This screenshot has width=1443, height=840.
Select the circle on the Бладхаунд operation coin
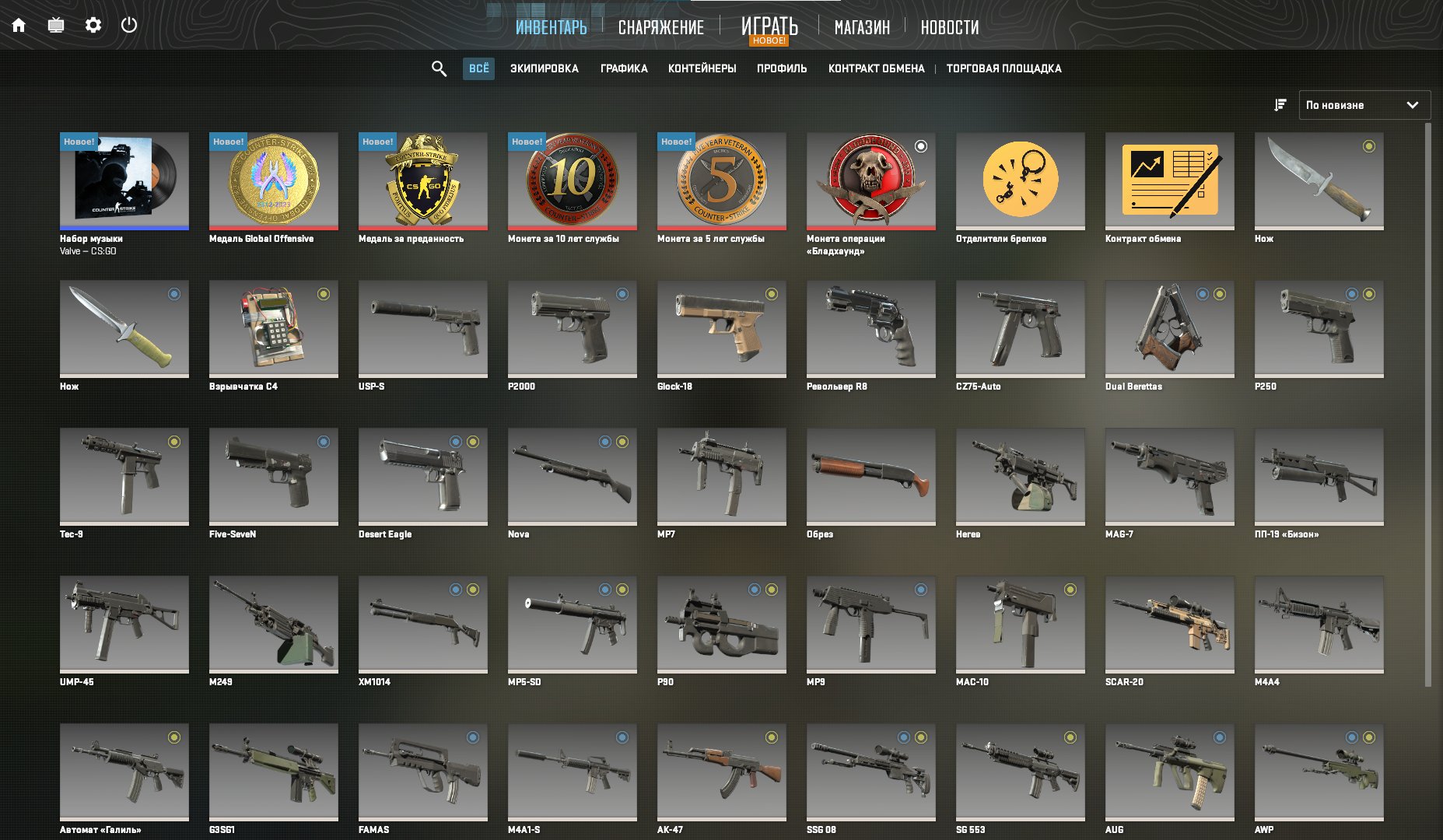point(923,145)
